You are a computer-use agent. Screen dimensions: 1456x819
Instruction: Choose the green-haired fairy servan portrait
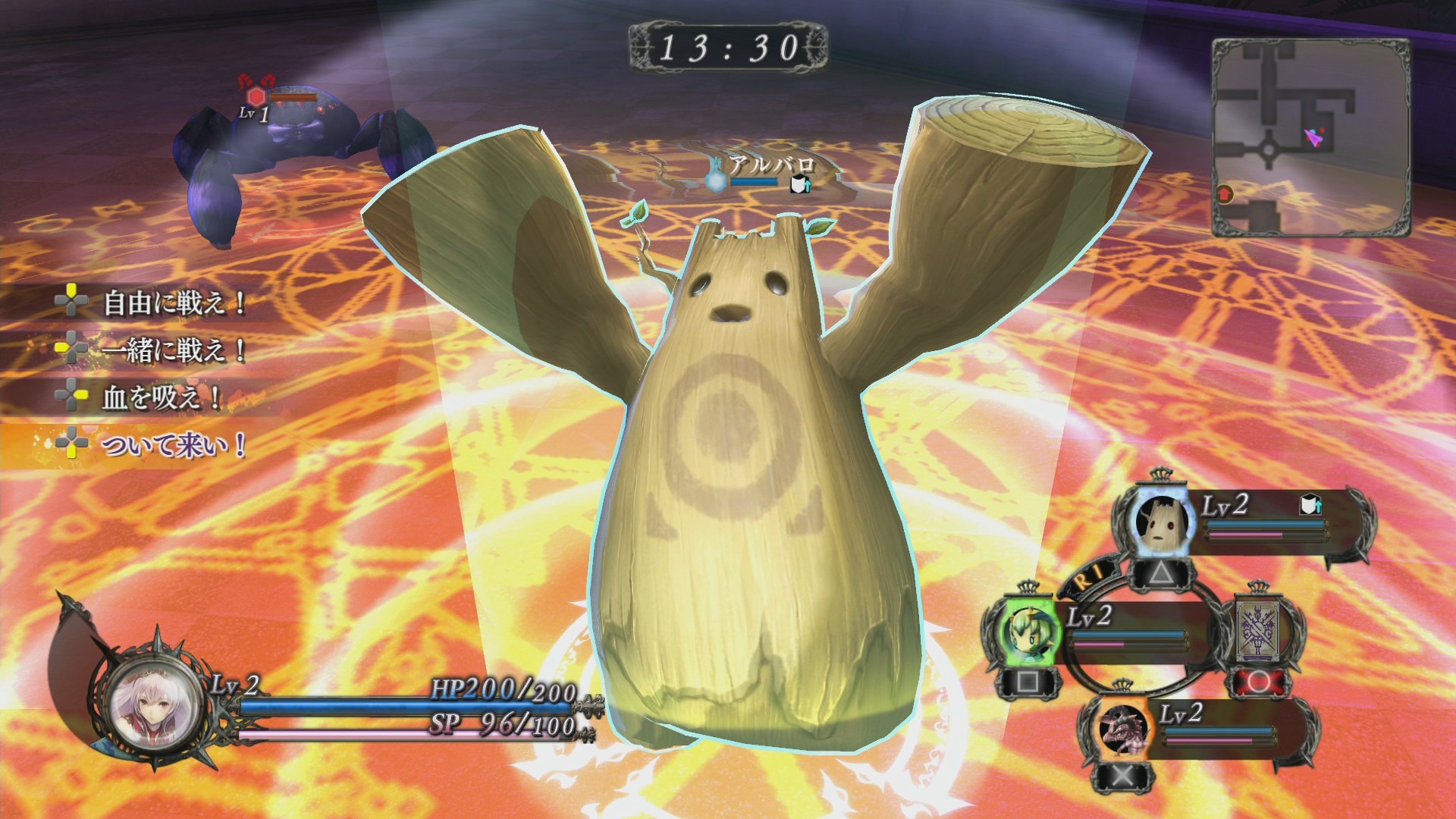[1027, 631]
